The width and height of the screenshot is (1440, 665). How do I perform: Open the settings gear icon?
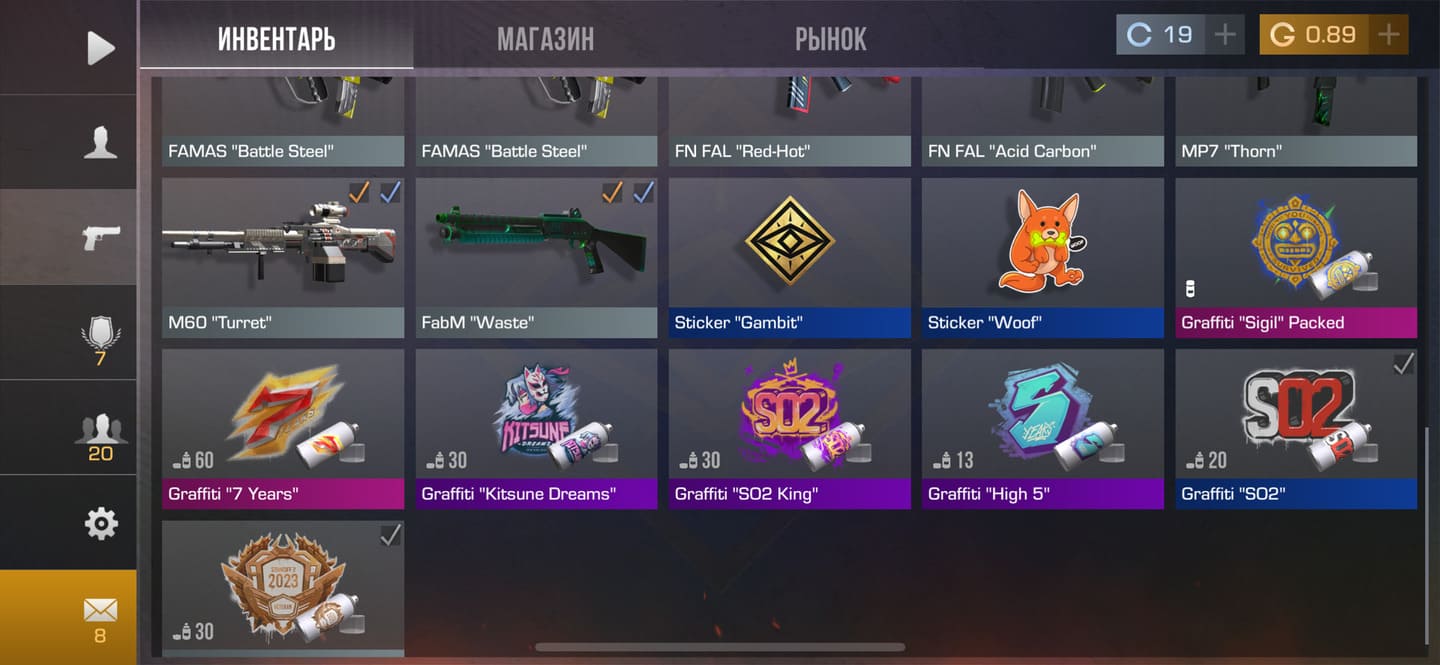pyautogui.click(x=100, y=523)
